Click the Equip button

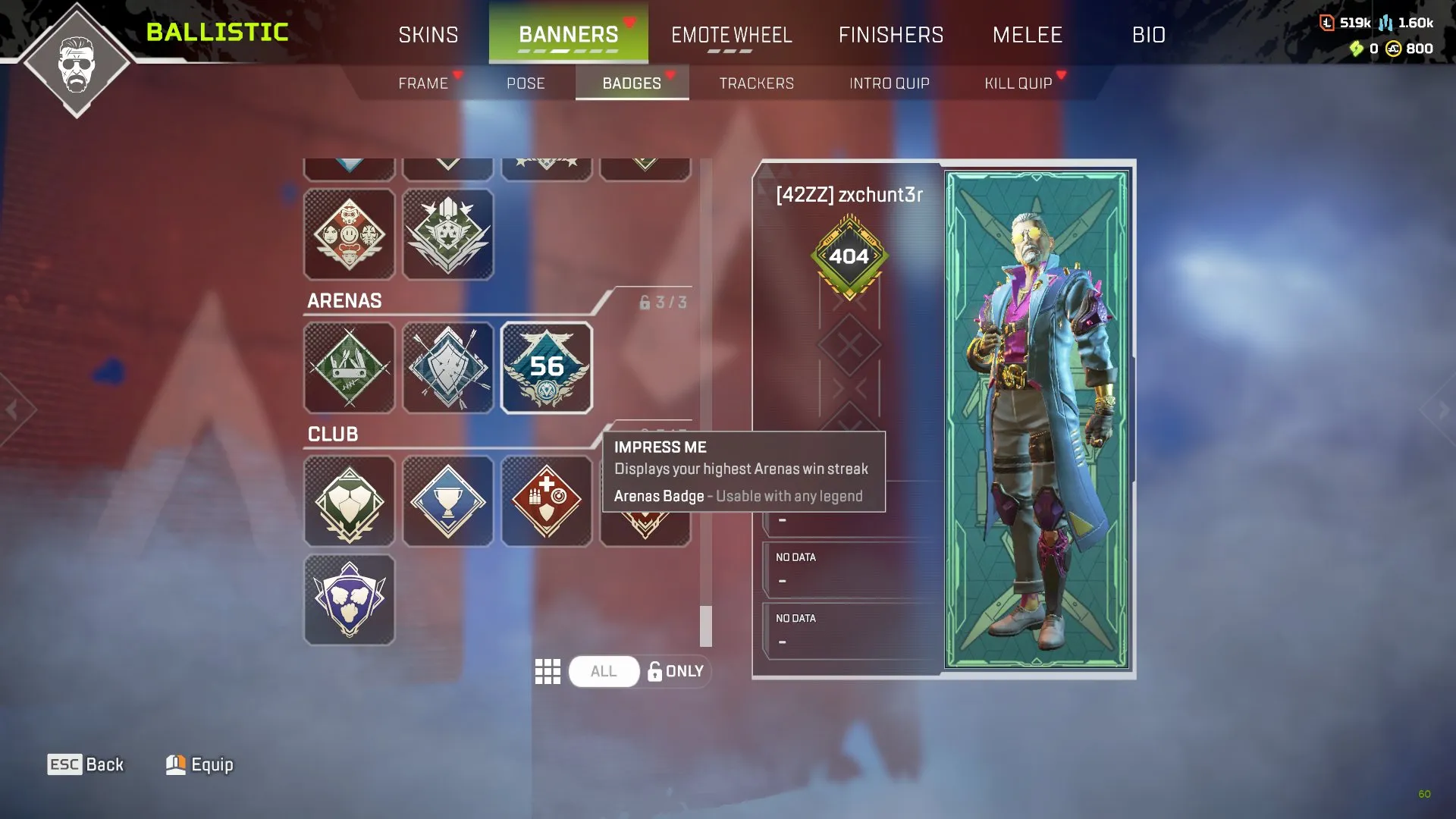(199, 764)
